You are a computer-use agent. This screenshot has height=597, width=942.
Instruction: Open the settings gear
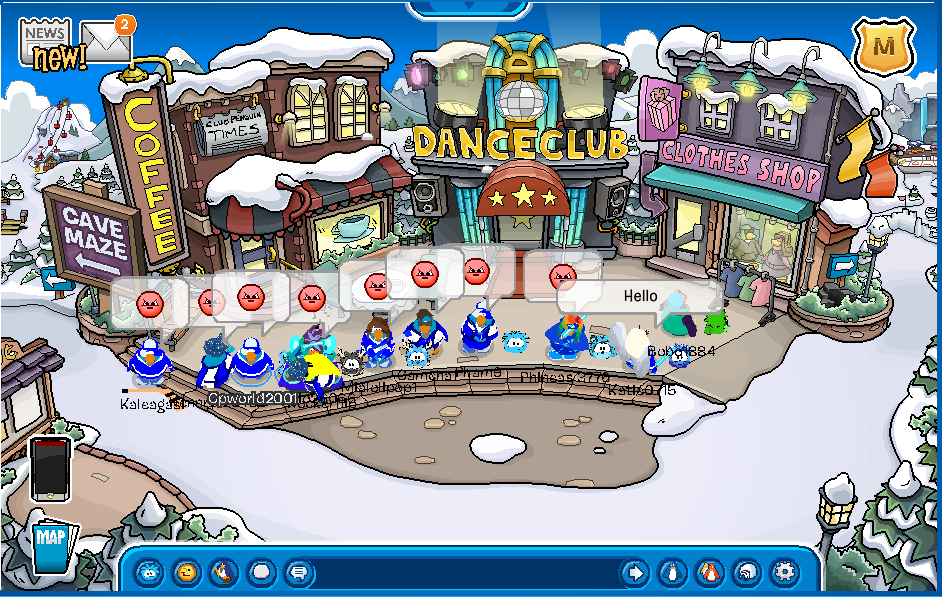(x=785, y=573)
